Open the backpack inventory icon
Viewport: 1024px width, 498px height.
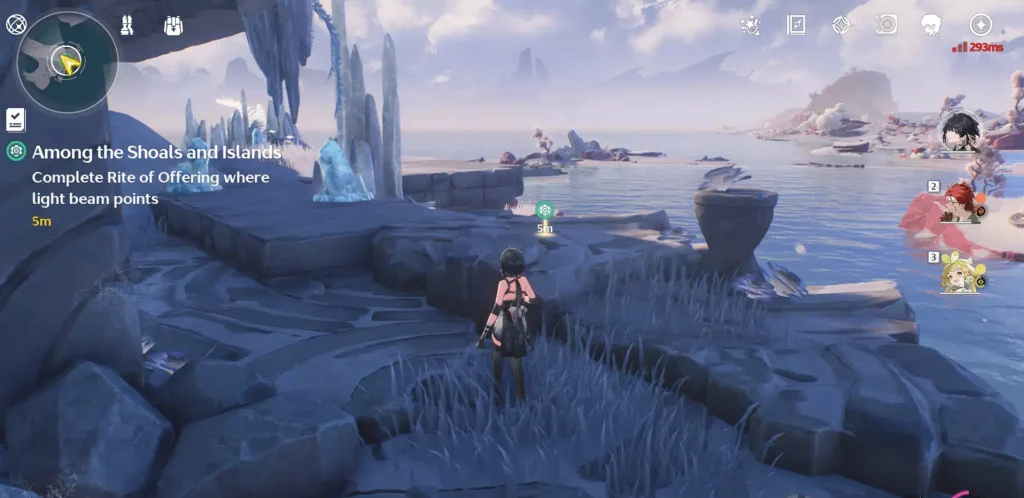click(x=172, y=25)
